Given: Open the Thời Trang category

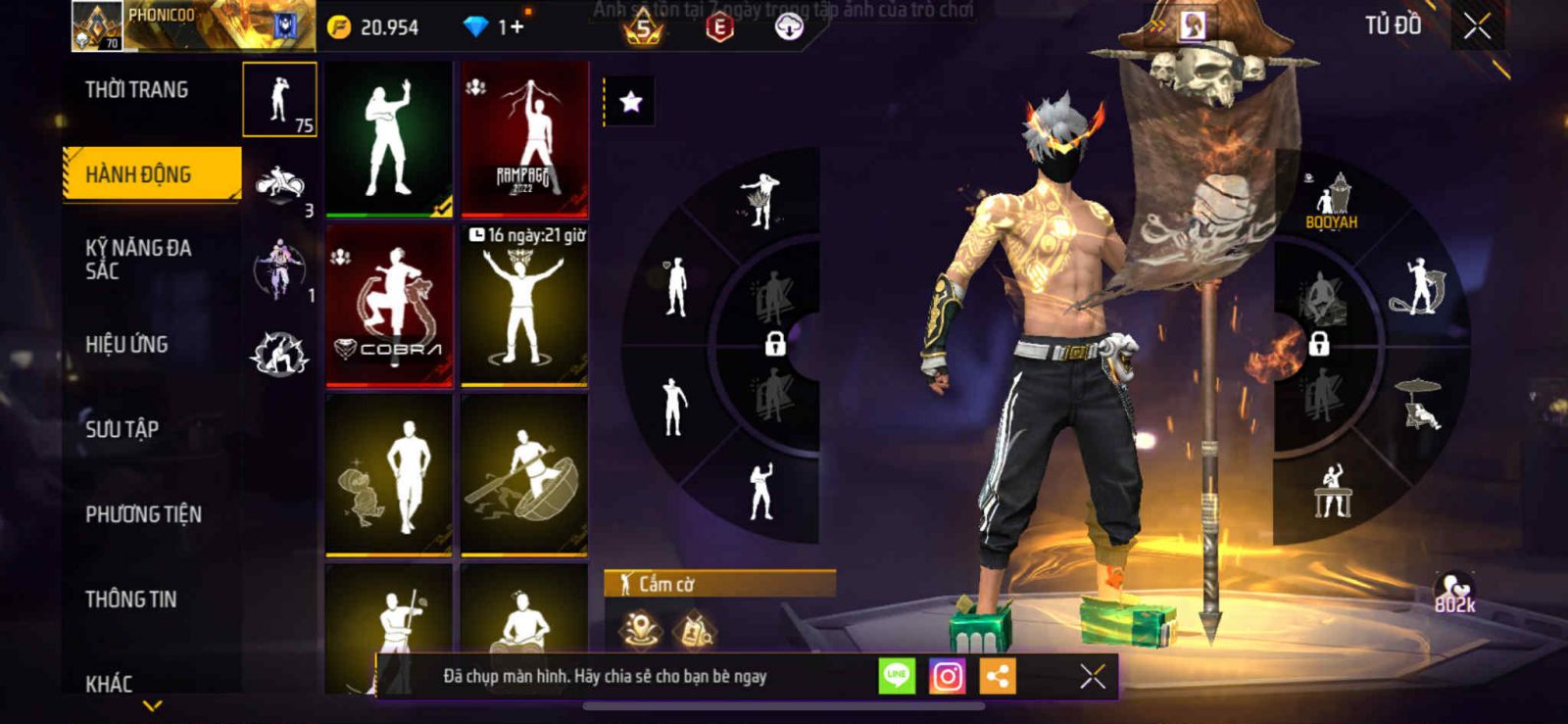Looking at the screenshot, I should [x=137, y=90].
